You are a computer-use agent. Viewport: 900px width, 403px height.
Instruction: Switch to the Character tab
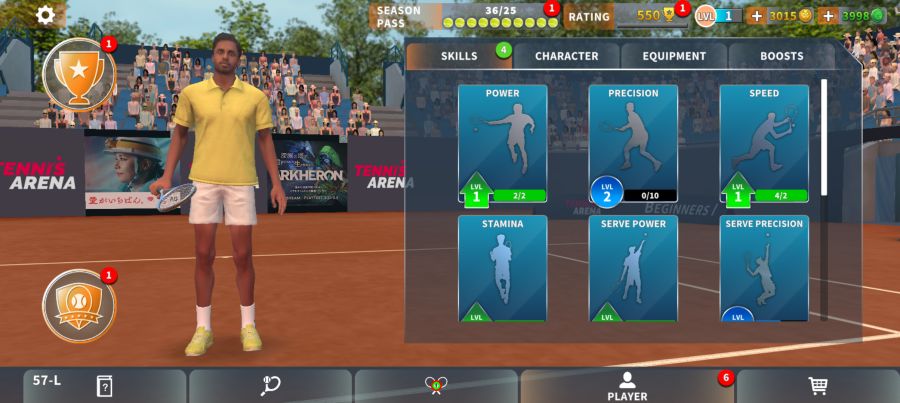(x=566, y=56)
